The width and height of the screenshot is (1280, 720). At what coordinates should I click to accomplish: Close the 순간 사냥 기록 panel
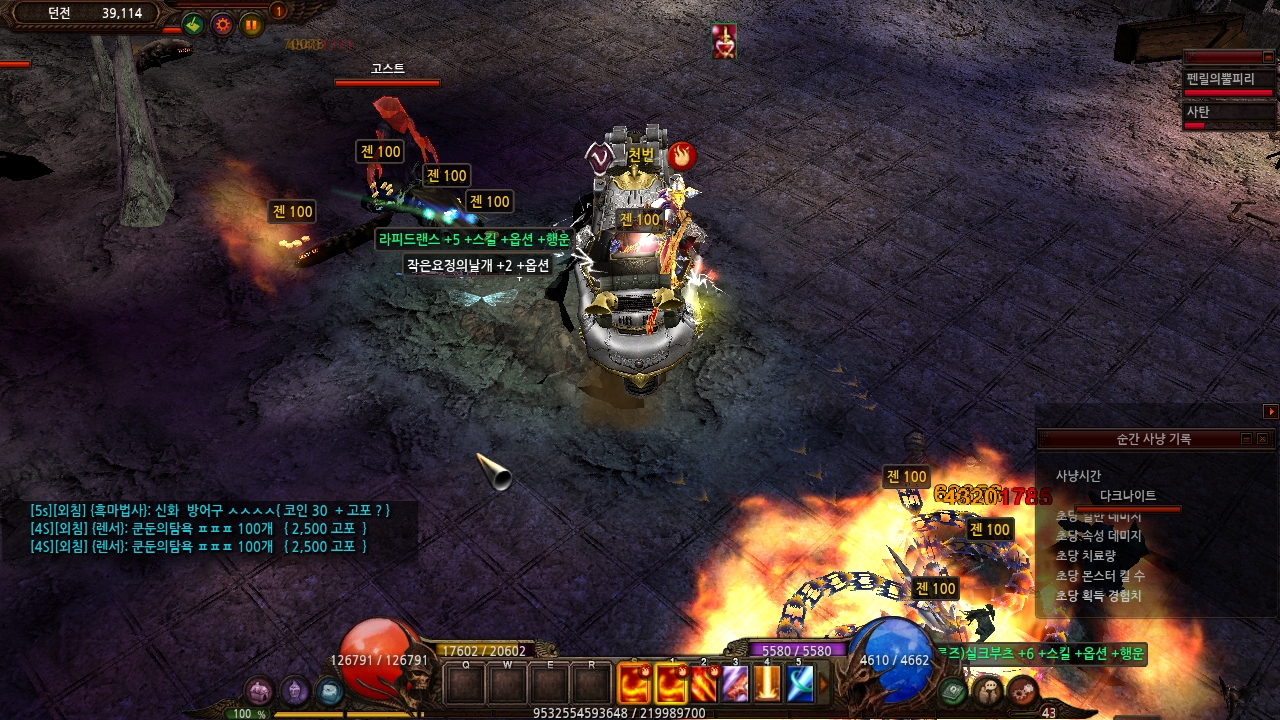pyautogui.click(x=1262, y=439)
